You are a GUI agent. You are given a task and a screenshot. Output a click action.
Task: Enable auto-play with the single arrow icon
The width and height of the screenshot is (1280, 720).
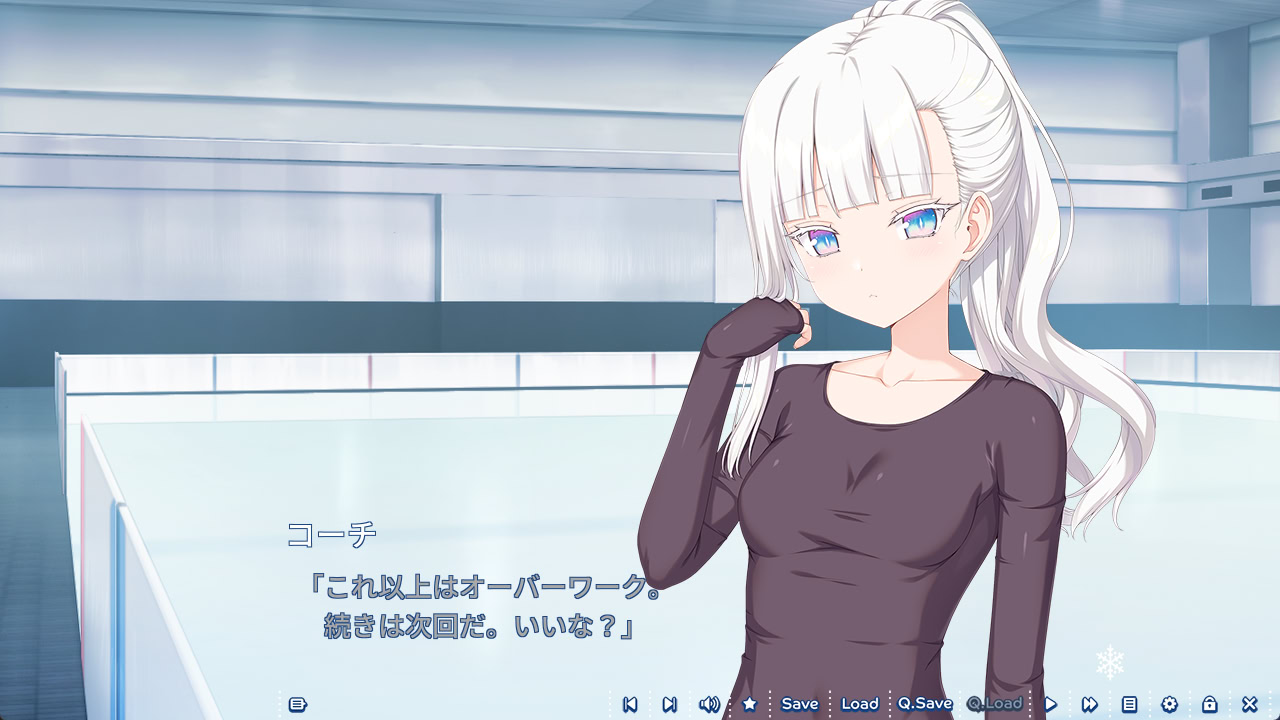(x=1049, y=704)
